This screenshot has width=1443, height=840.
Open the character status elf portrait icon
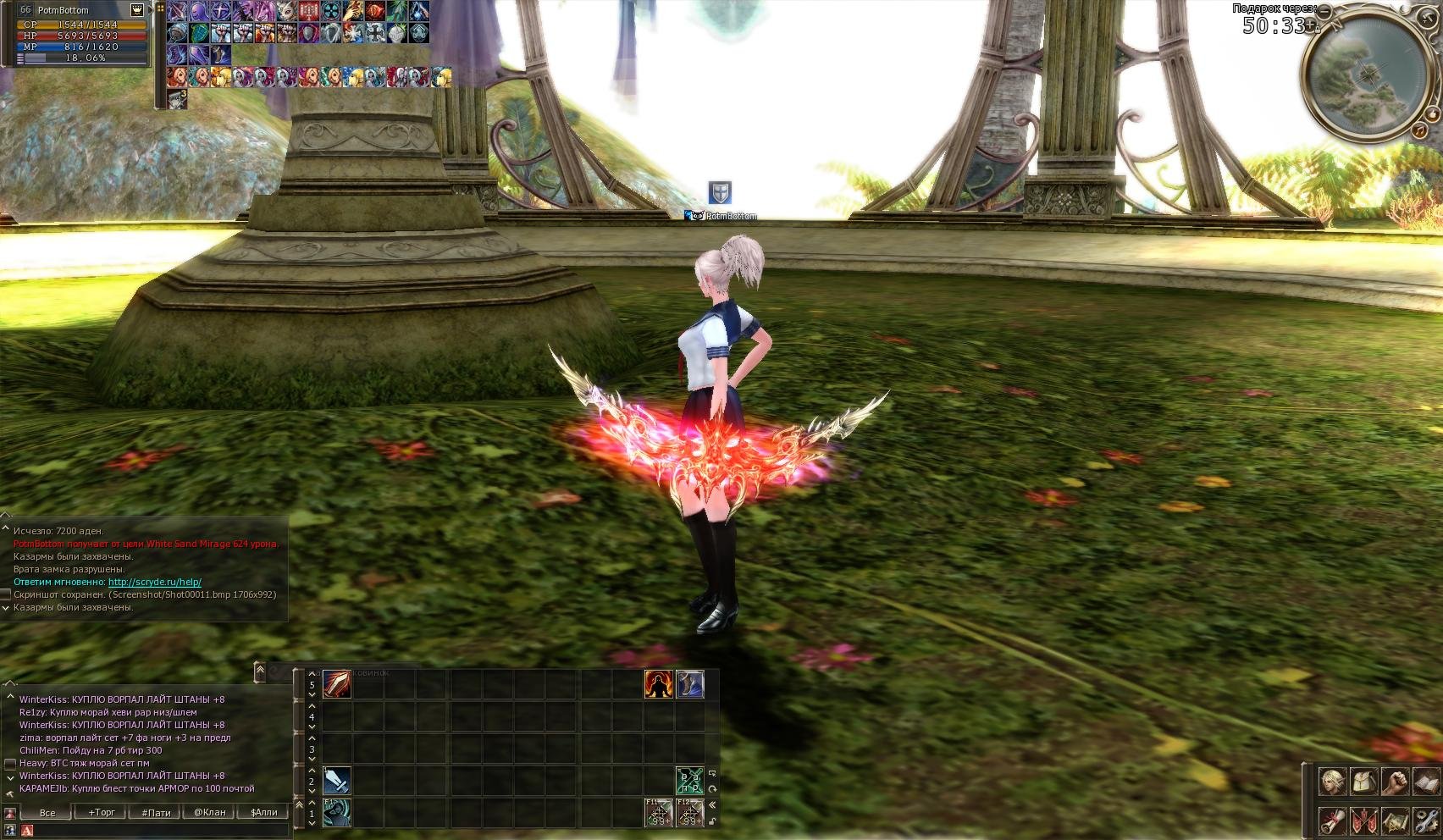(1332, 782)
